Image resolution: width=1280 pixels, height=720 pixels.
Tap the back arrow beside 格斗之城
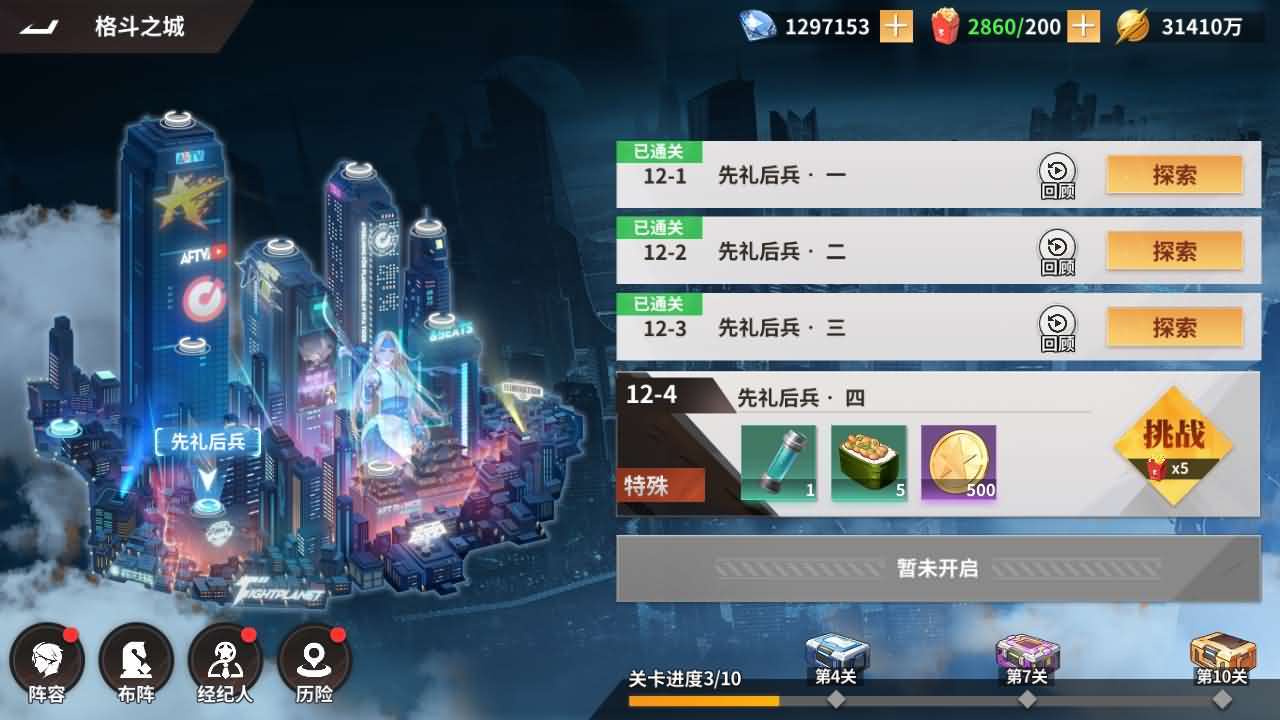[x=35, y=25]
